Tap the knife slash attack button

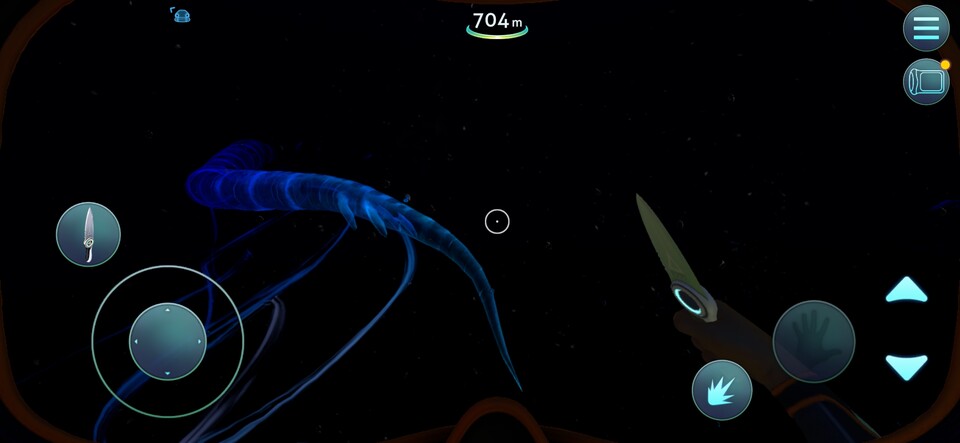coord(722,389)
